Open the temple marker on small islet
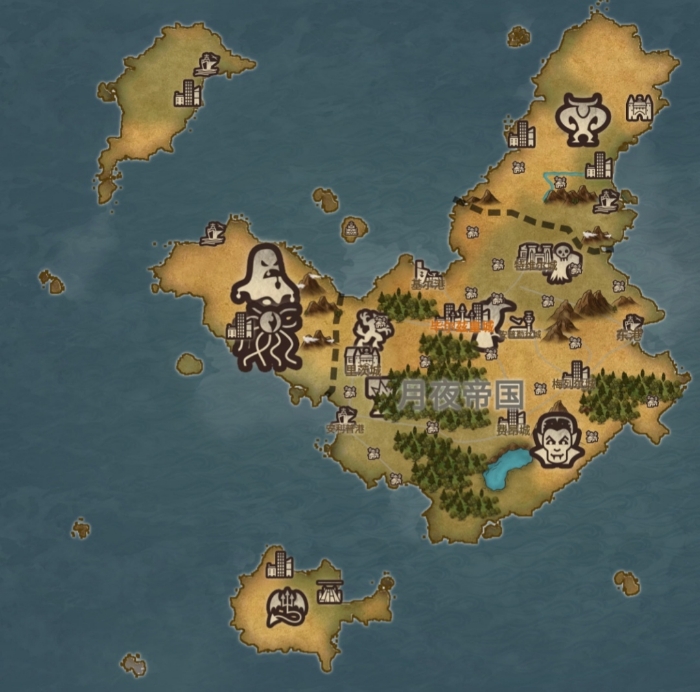This screenshot has height=692, width=700. pos(354,230)
